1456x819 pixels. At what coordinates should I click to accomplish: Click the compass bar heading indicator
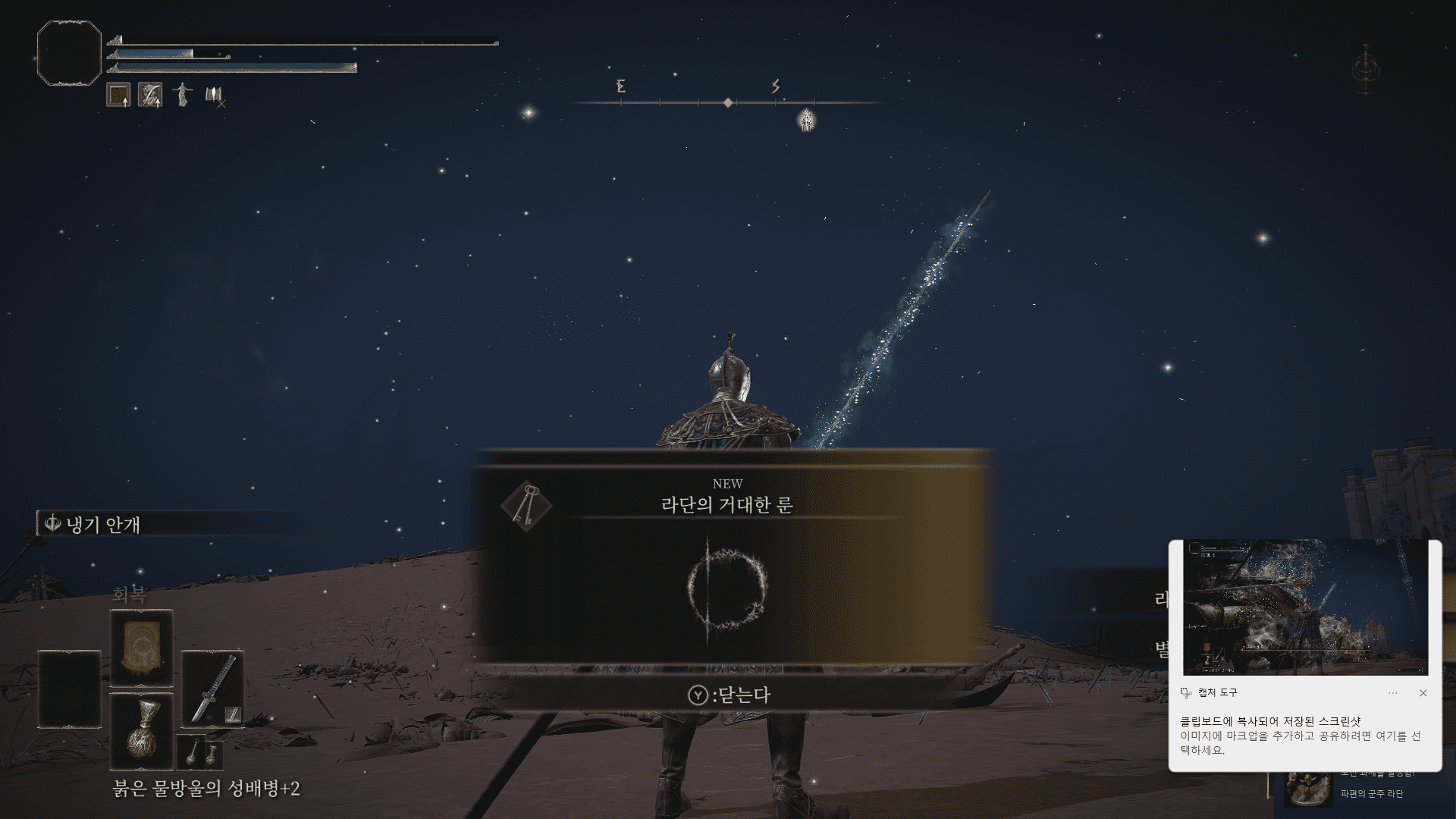(x=728, y=102)
